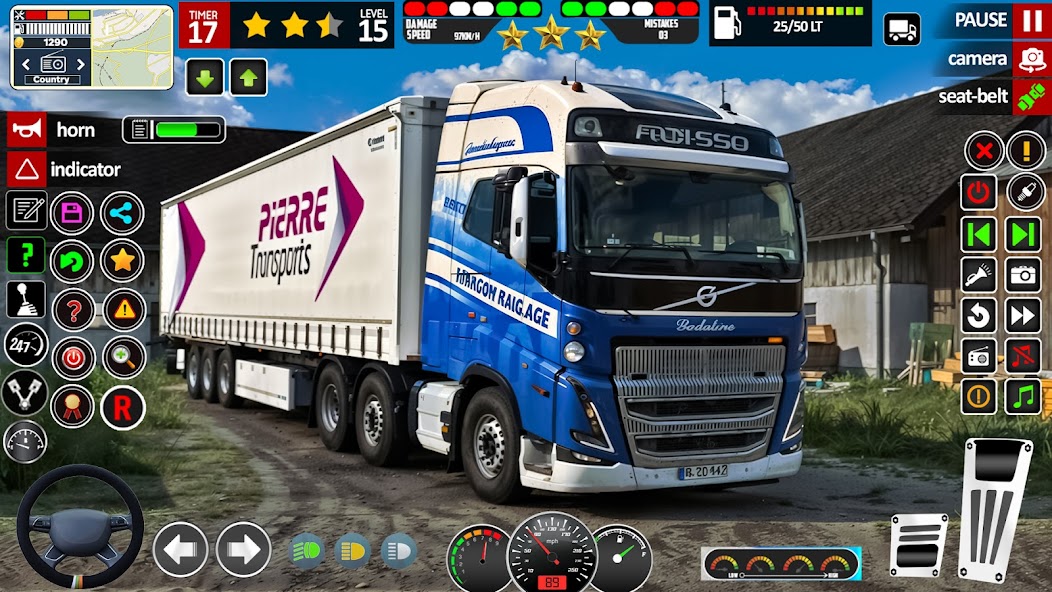The width and height of the screenshot is (1052, 592).
Task: Click the red X close icon
Action: (x=984, y=151)
